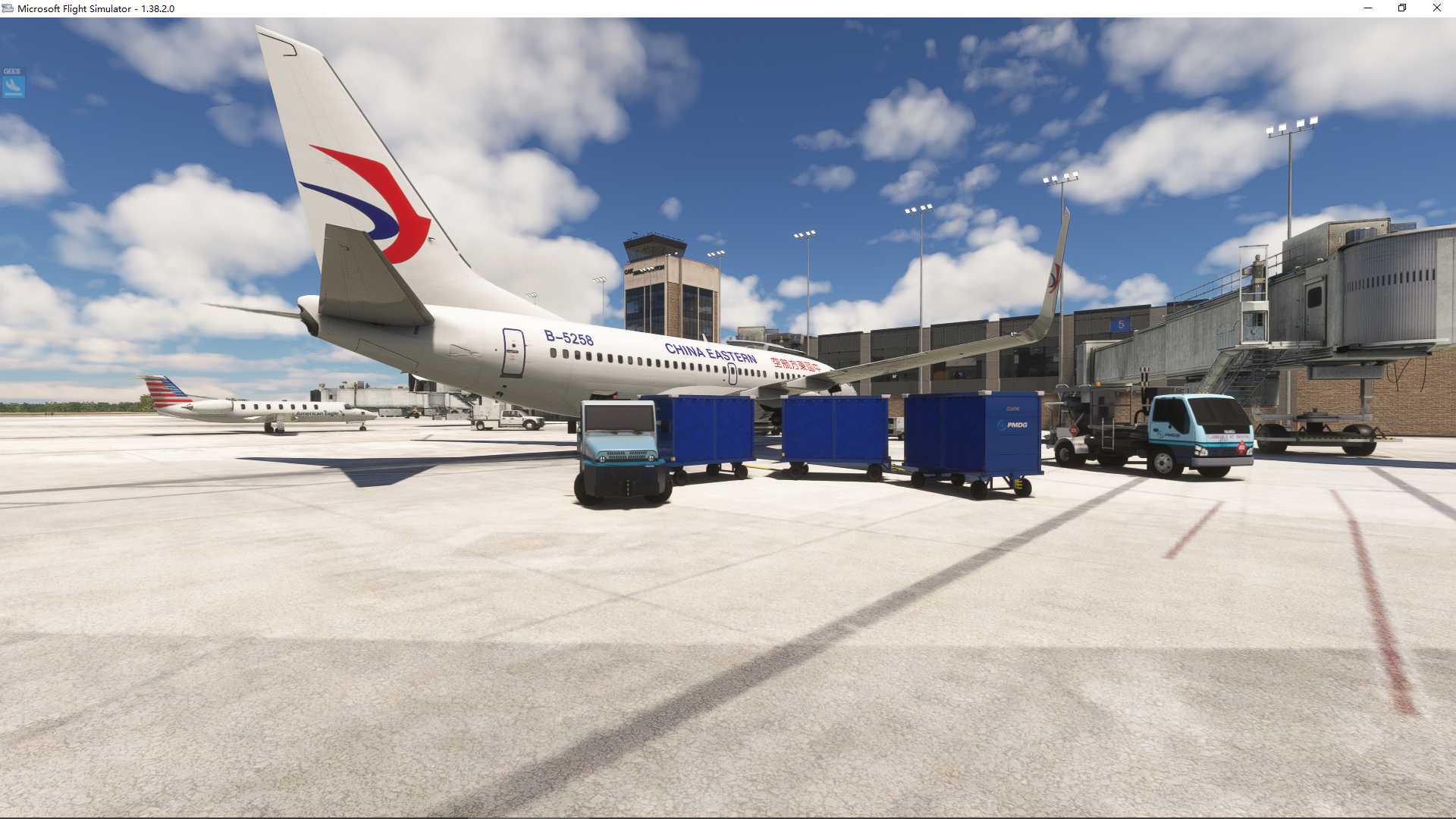The width and height of the screenshot is (1456, 819).
Task: Minimize the Flight Simulator window
Action: [x=1368, y=8]
